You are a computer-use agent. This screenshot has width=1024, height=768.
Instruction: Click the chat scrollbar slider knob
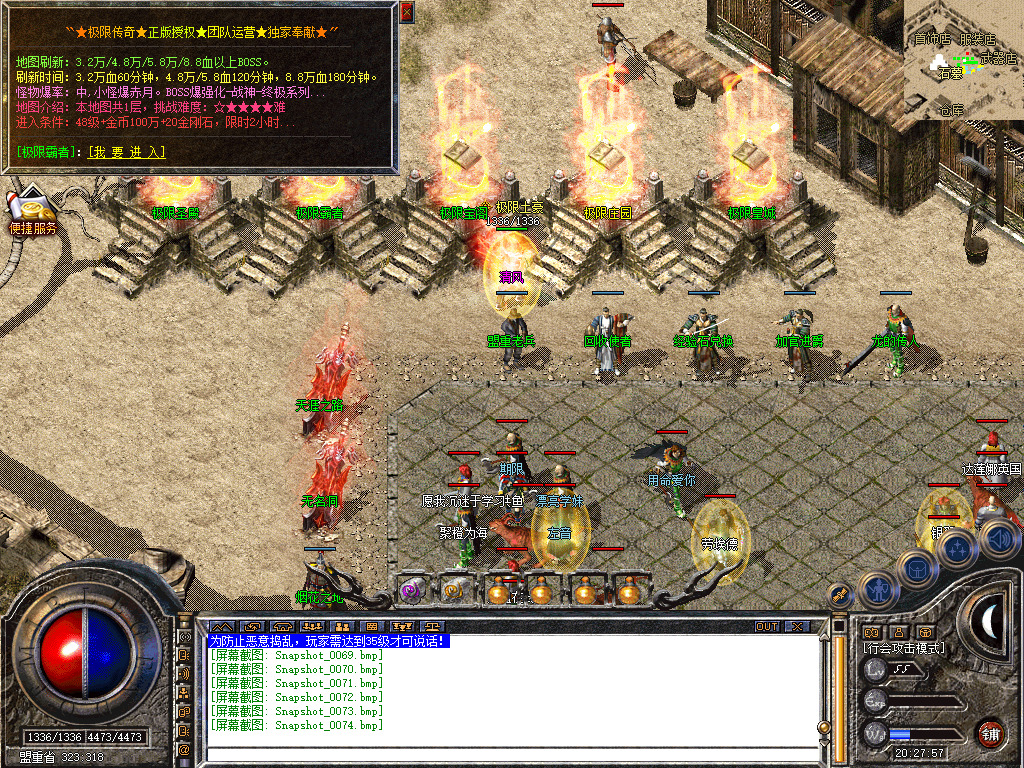824,728
